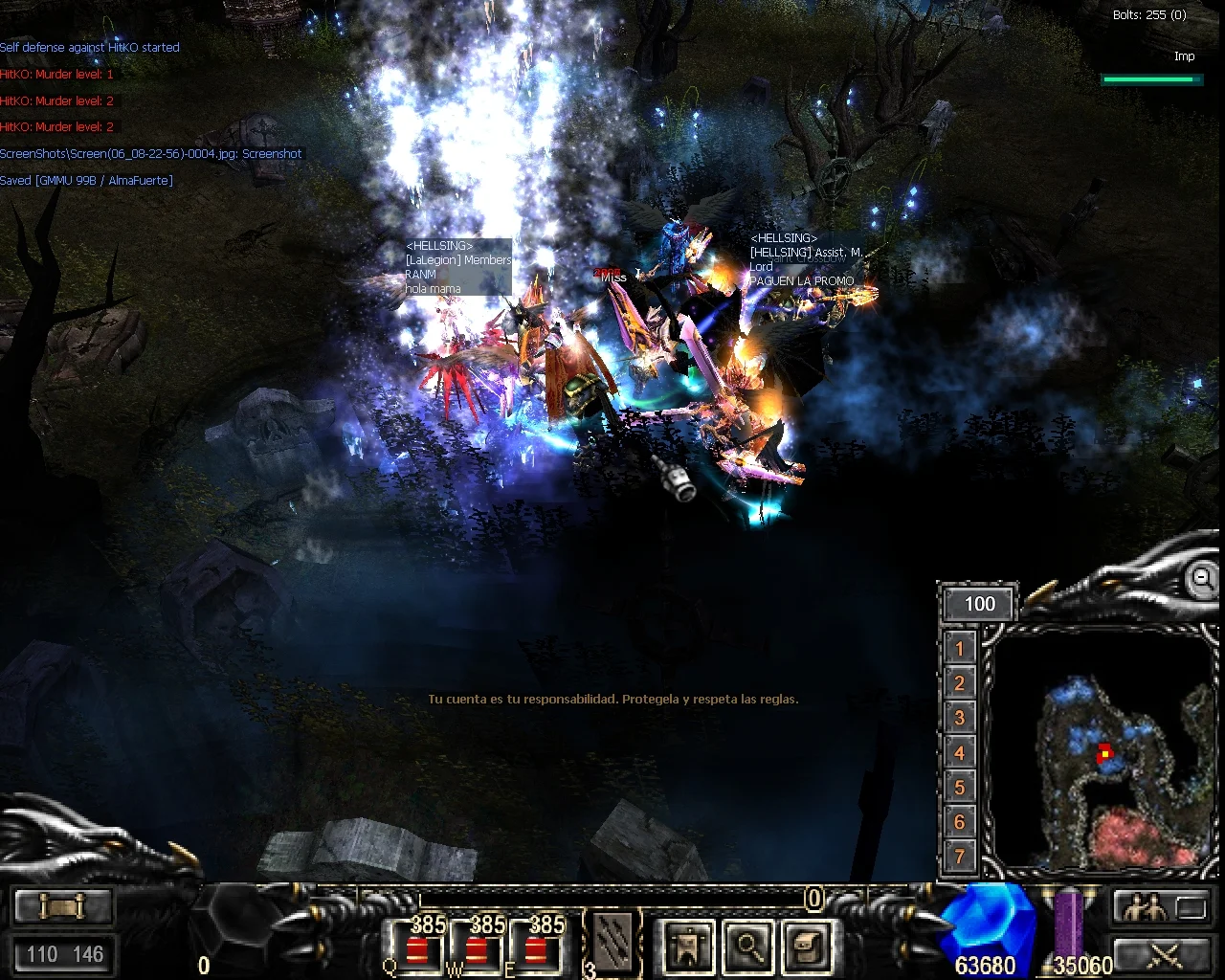Select the triple-arrow skill icon
The width and height of the screenshot is (1225, 980).
coord(612,942)
